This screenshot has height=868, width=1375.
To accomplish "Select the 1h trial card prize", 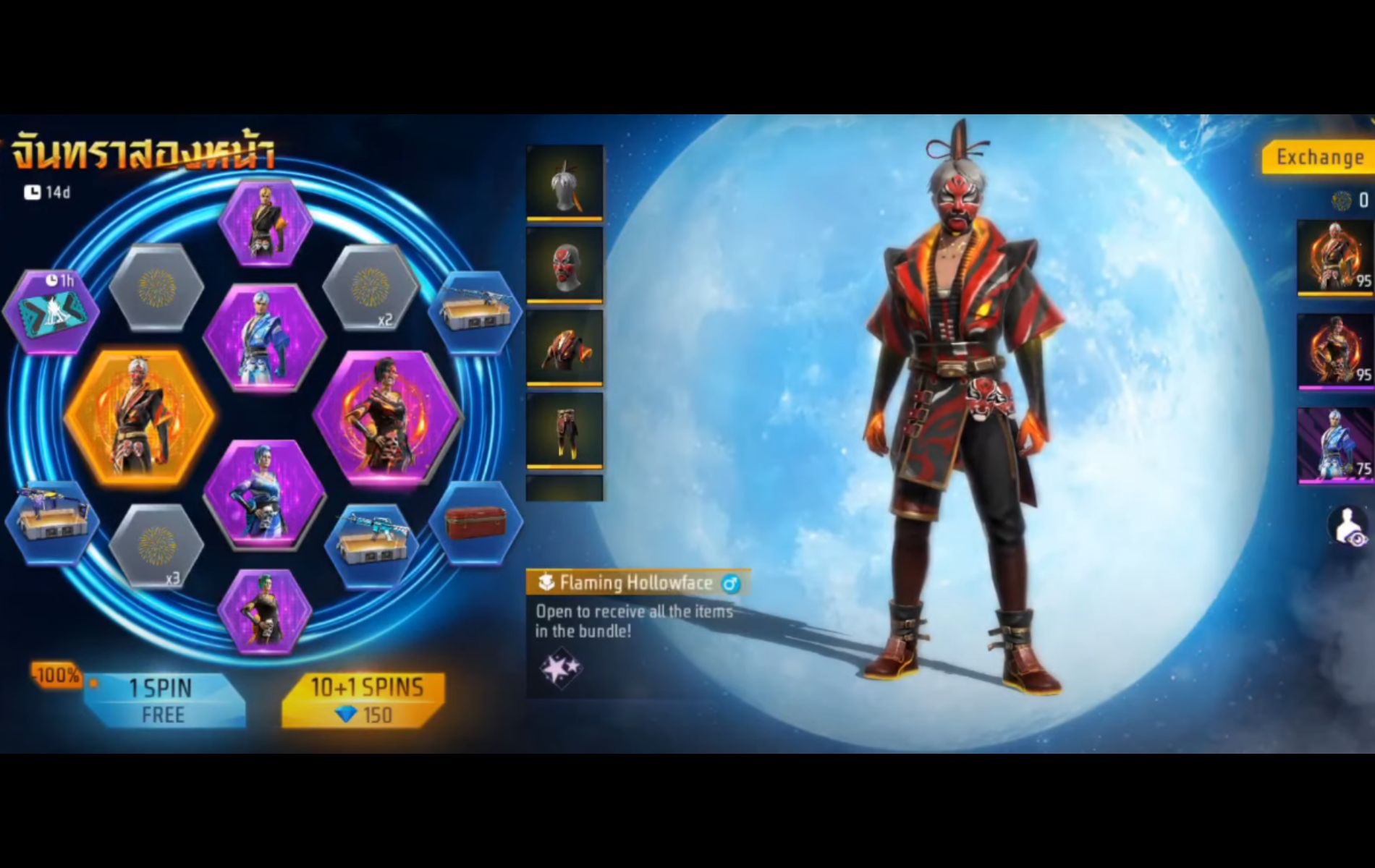I will 51,311.
